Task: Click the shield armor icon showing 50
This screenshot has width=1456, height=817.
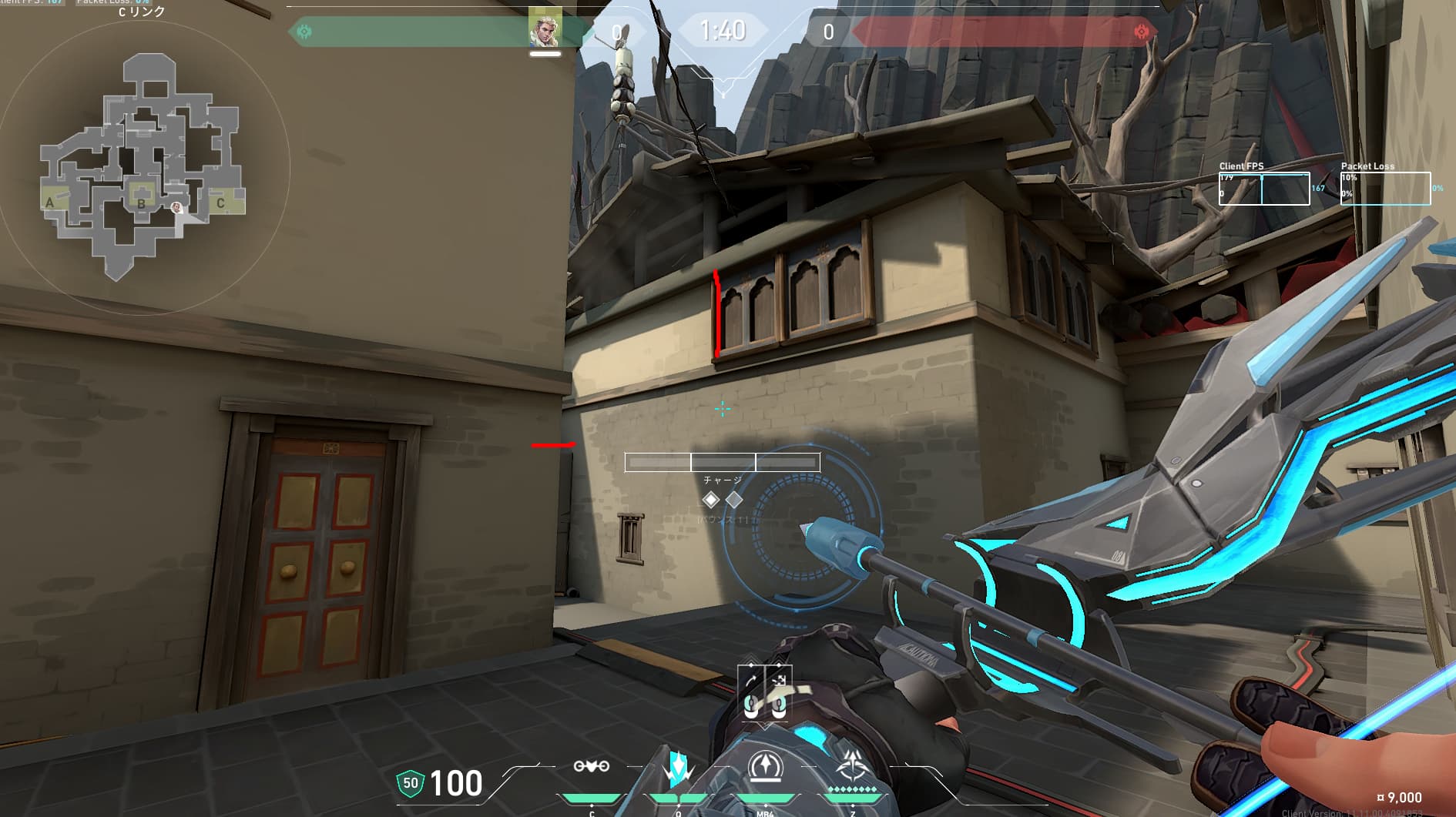Action: click(x=410, y=784)
